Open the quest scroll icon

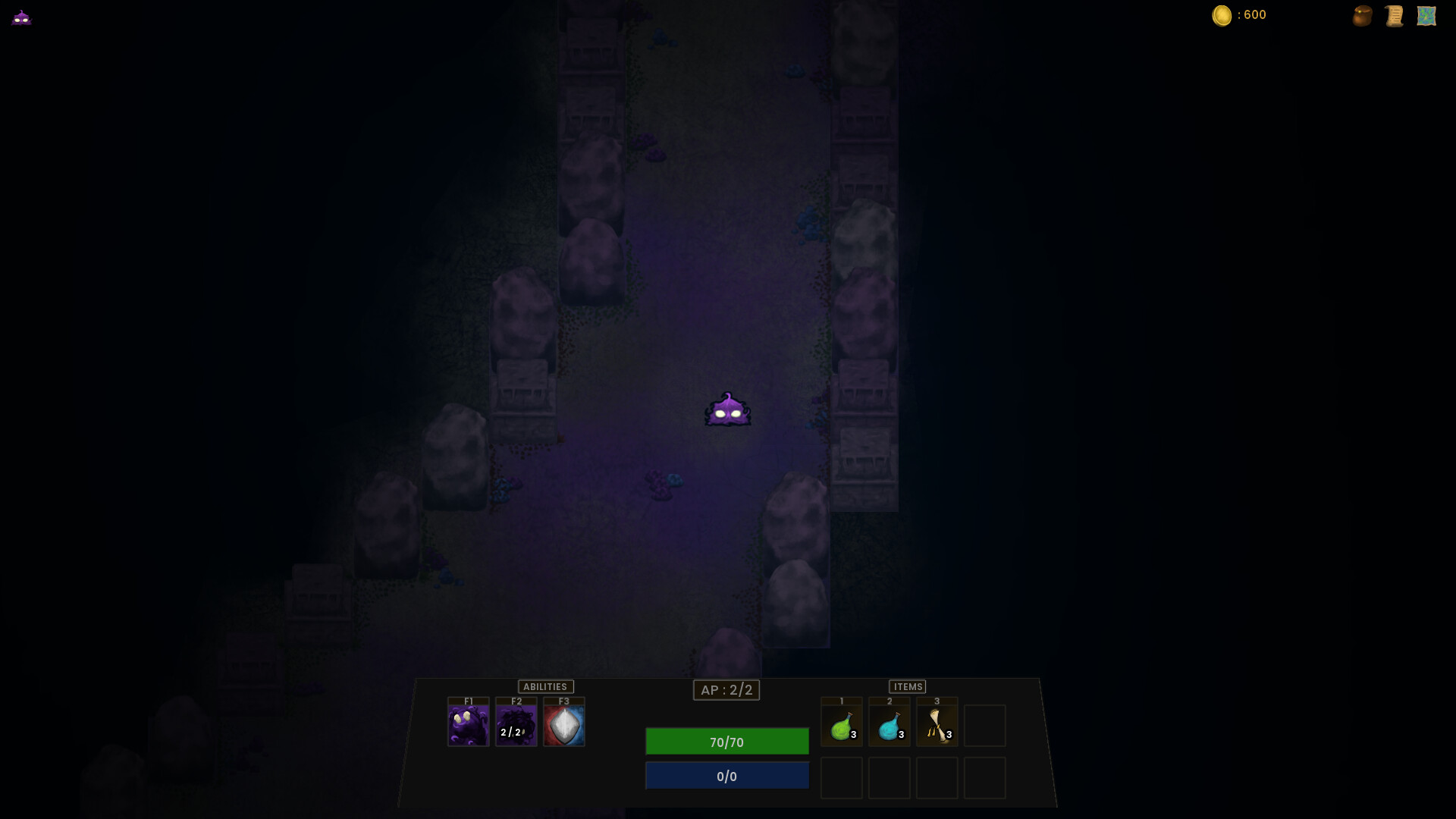pyautogui.click(x=1394, y=15)
